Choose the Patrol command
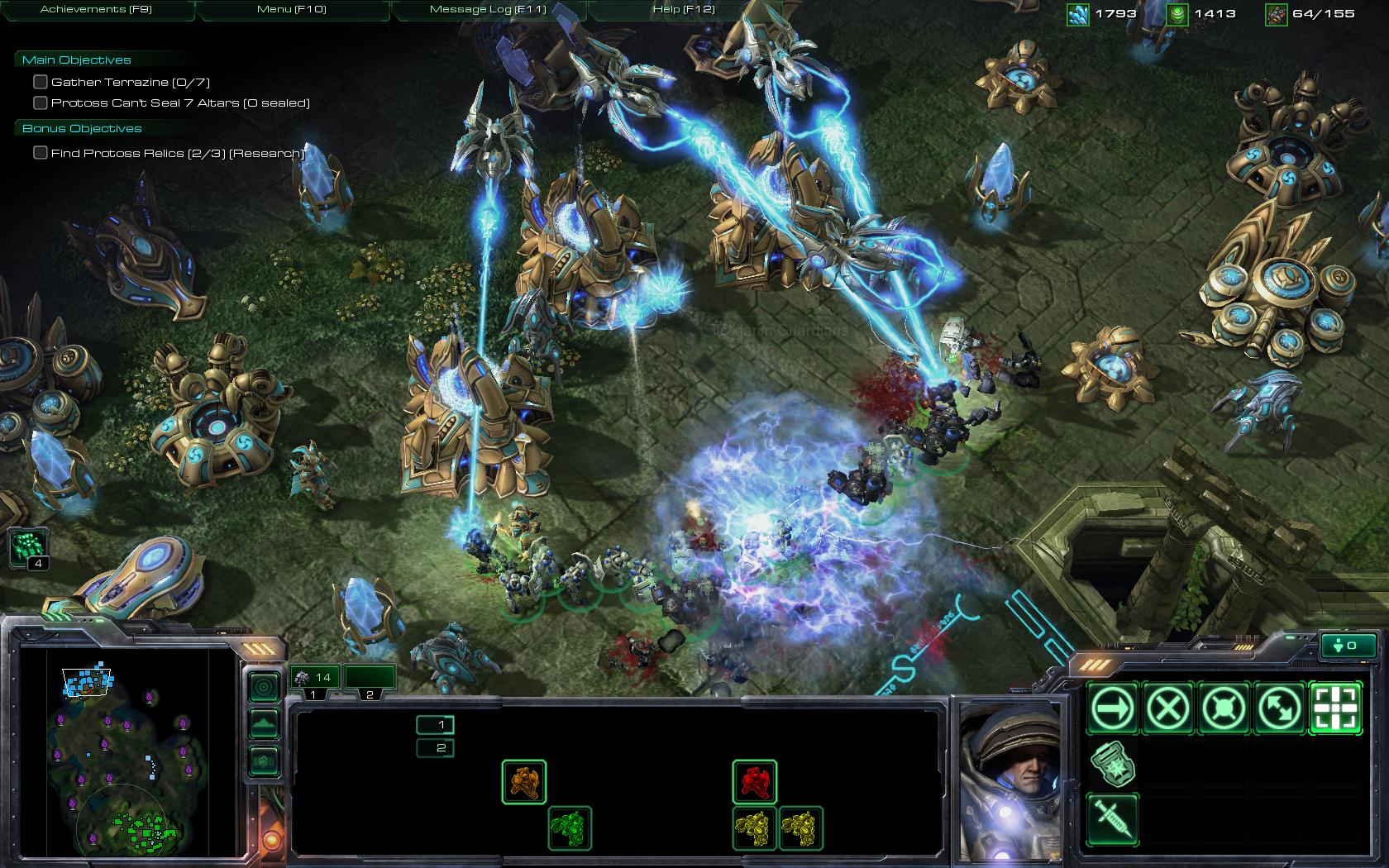 1279,708
